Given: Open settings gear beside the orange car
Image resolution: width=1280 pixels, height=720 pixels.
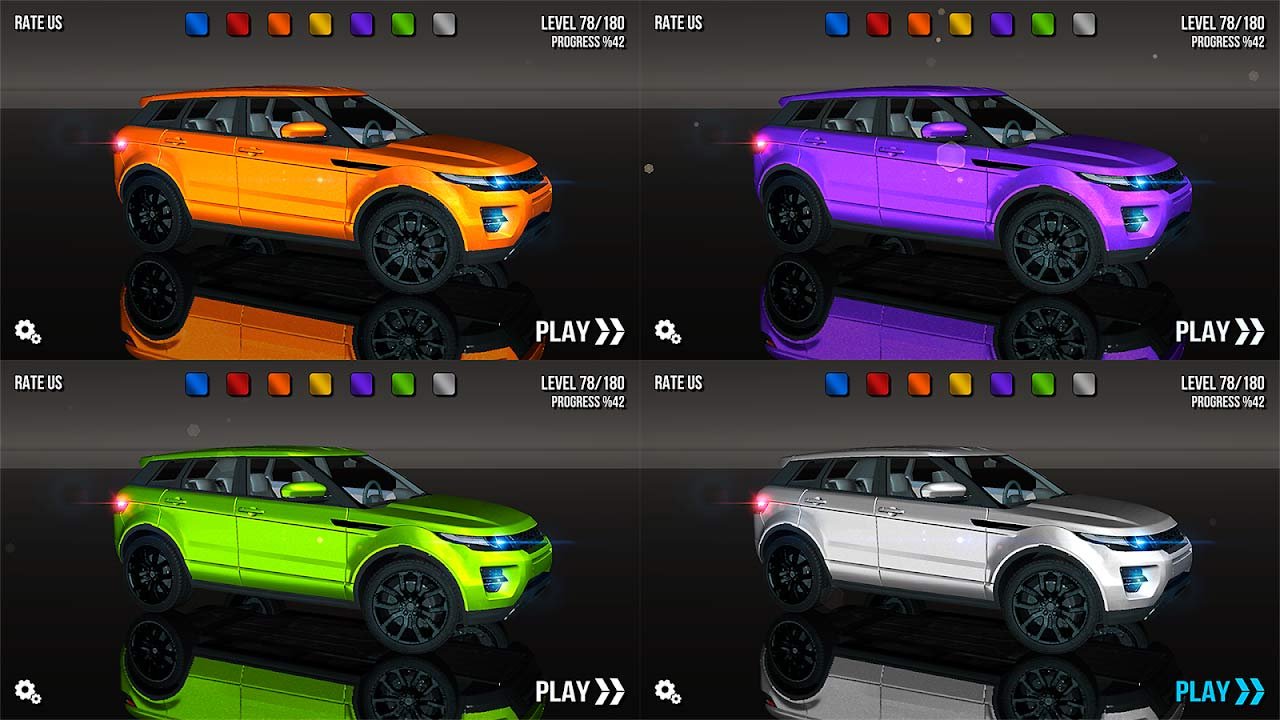Looking at the screenshot, I should click(28, 332).
